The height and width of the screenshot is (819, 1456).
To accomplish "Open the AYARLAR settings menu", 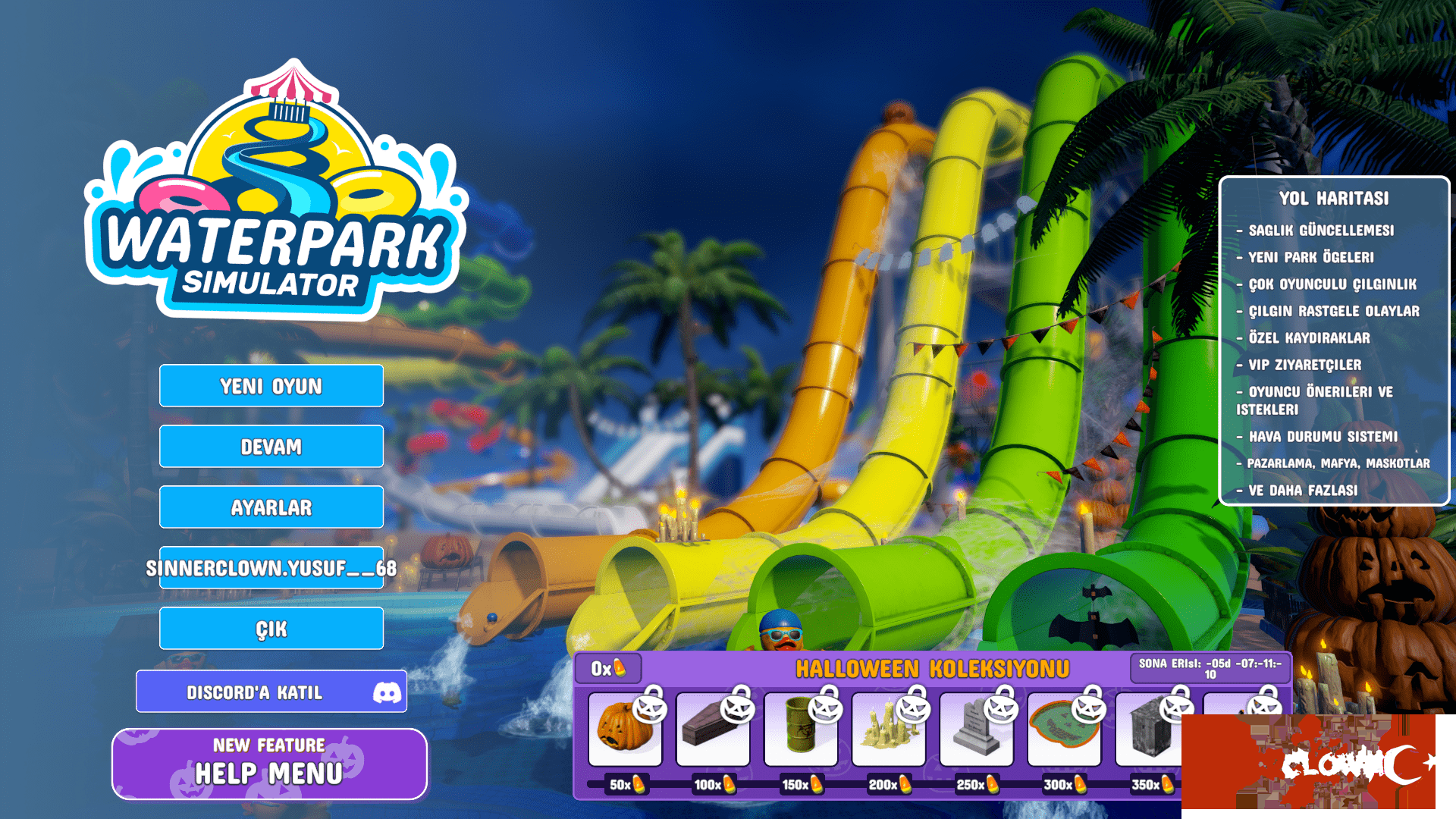I will (271, 507).
